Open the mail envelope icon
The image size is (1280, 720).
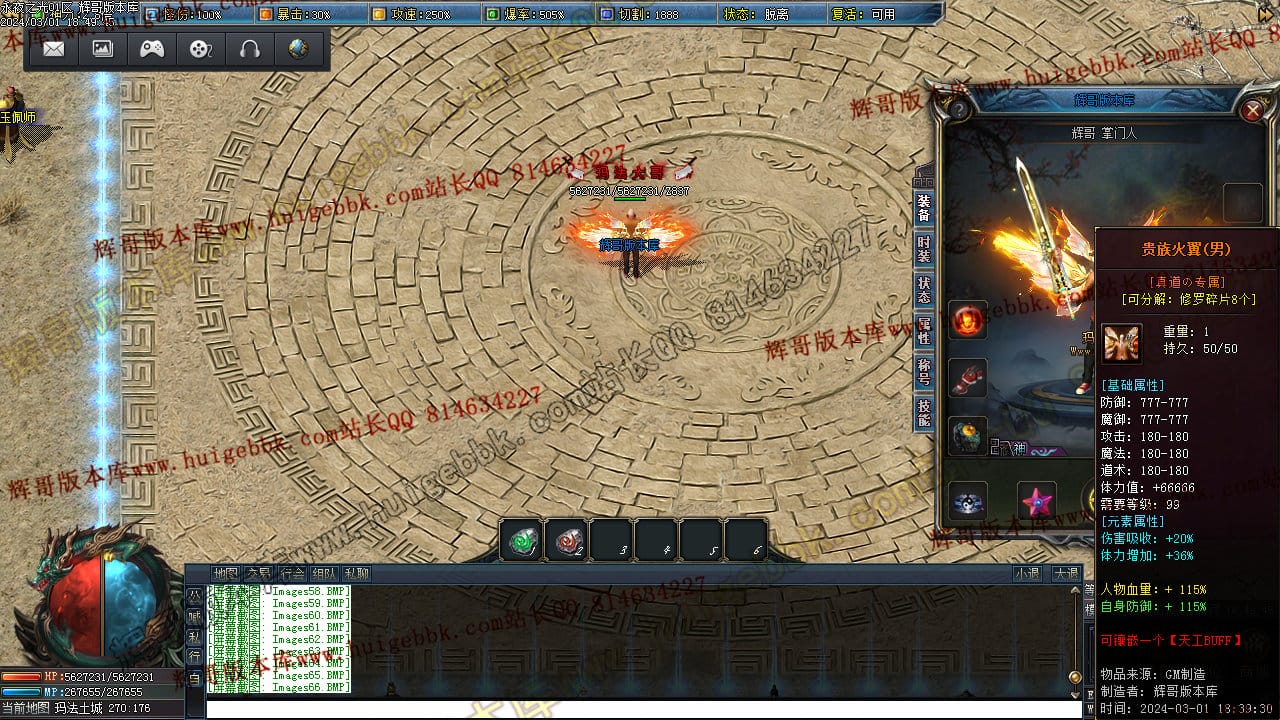tap(54, 49)
